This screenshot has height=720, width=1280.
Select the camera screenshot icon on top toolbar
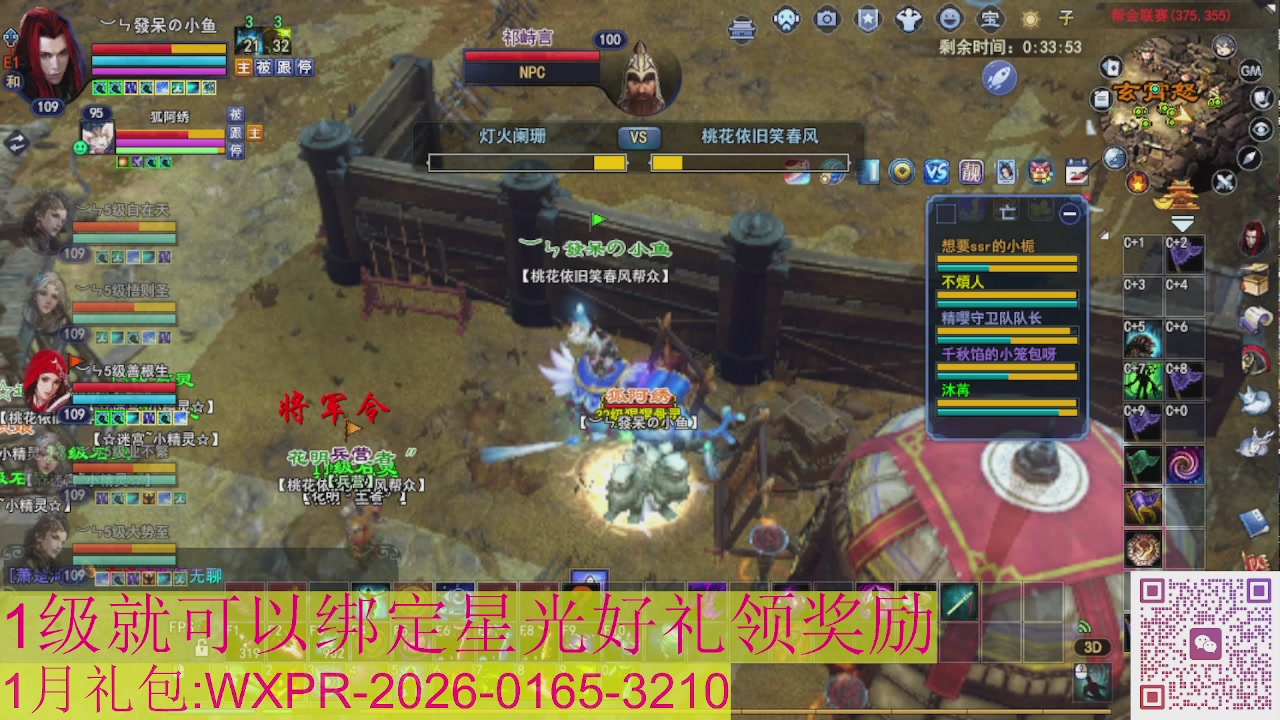click(826, 18)
